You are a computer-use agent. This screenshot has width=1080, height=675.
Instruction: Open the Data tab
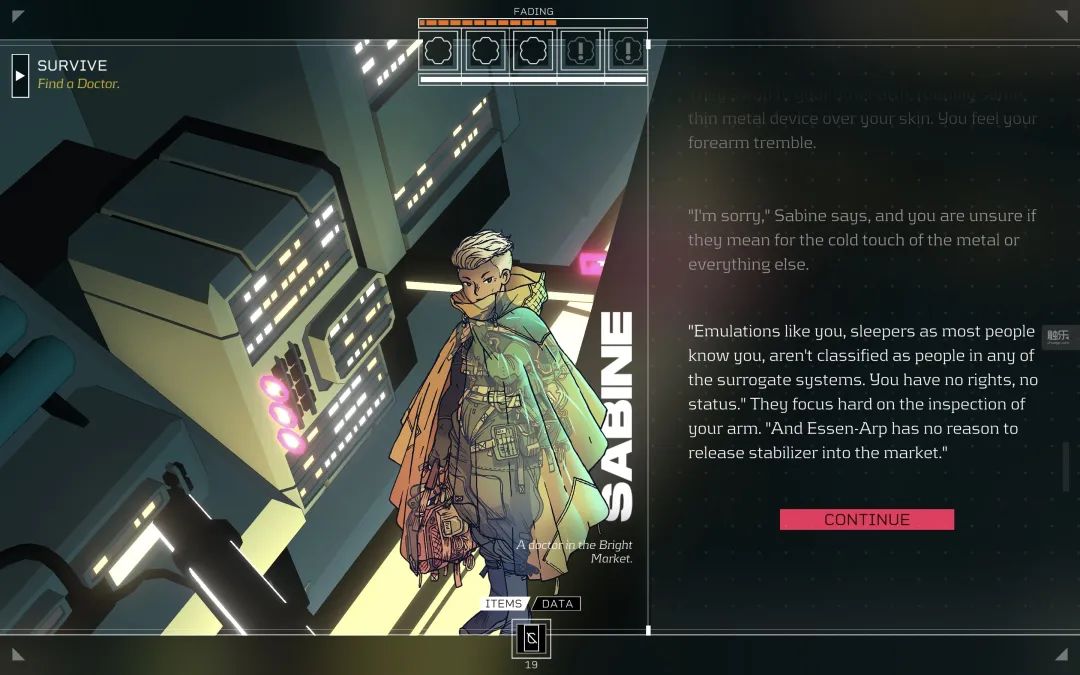[x=557, y=604]
